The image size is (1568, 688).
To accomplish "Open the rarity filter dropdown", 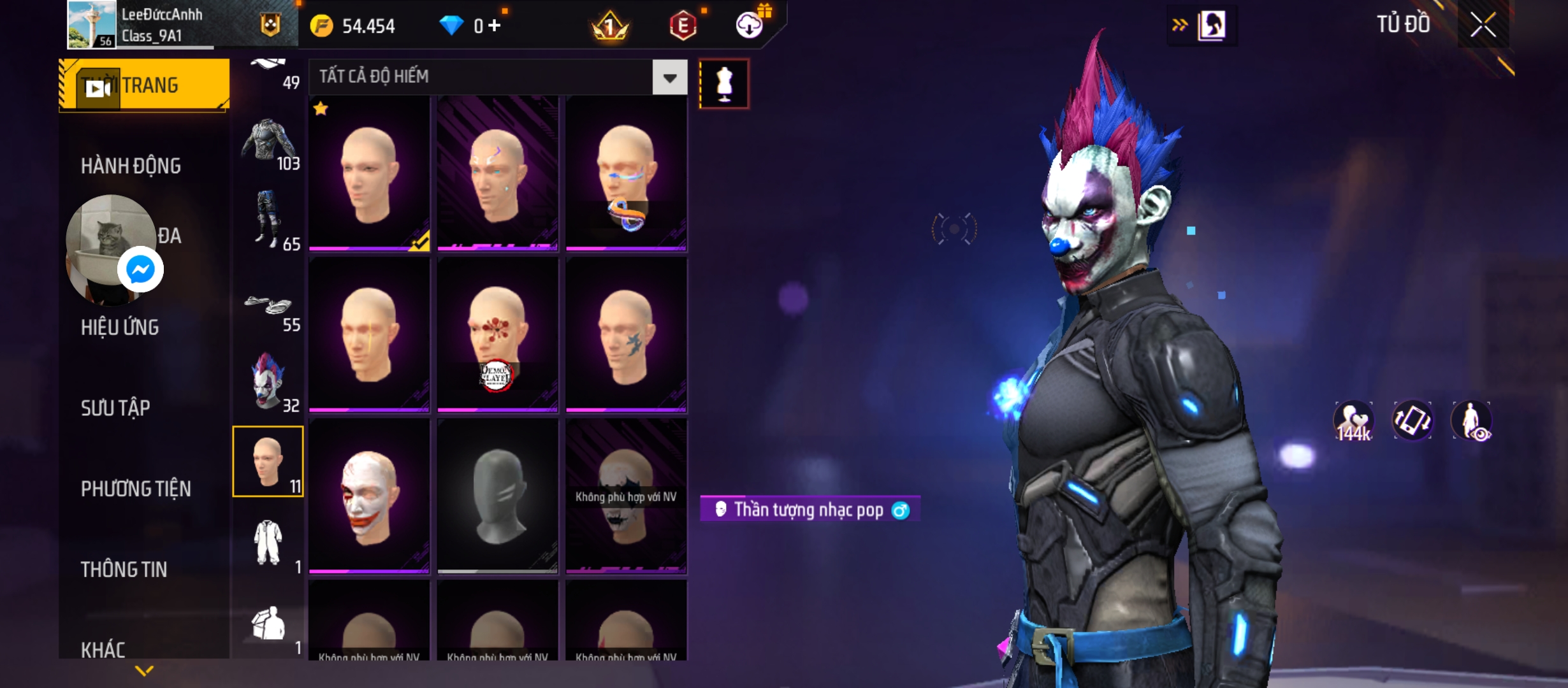I will 669,78.
